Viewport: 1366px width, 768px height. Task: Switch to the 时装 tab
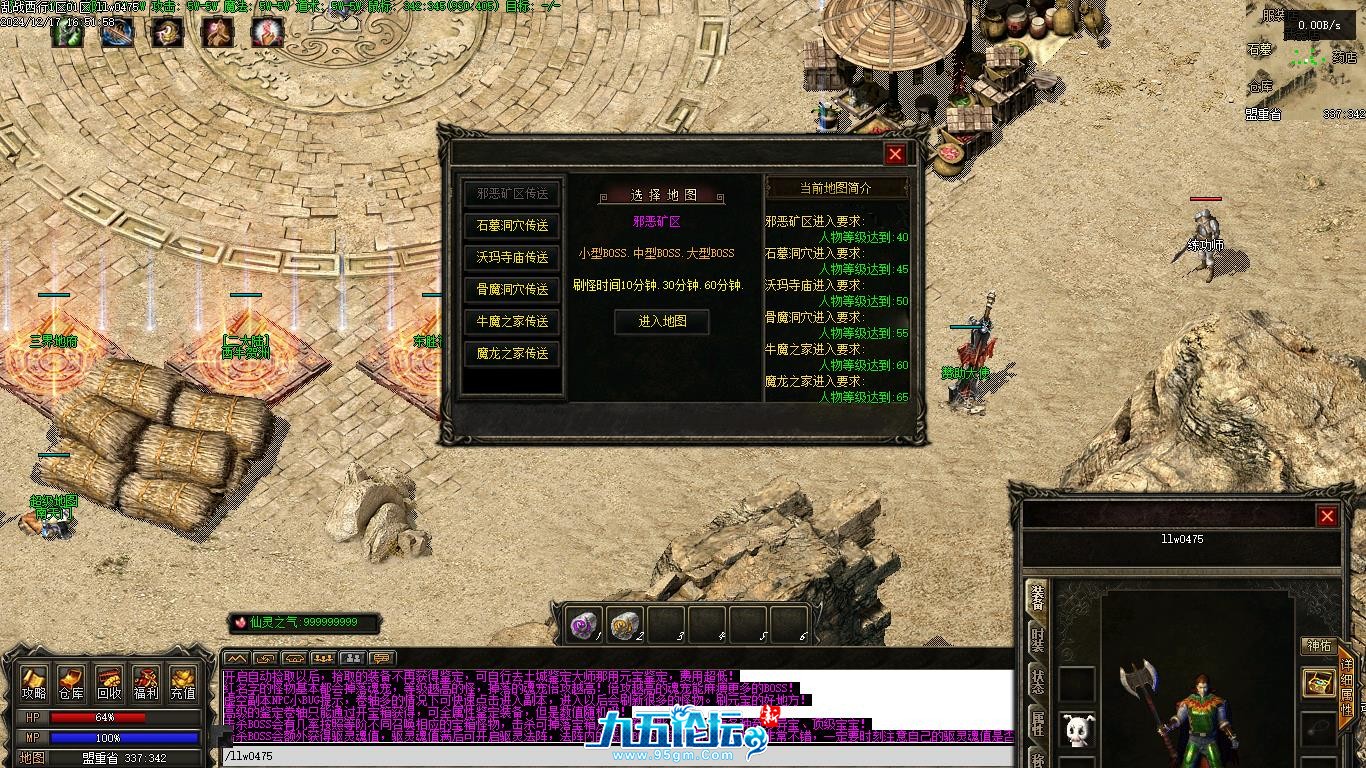coord(1037,640)
